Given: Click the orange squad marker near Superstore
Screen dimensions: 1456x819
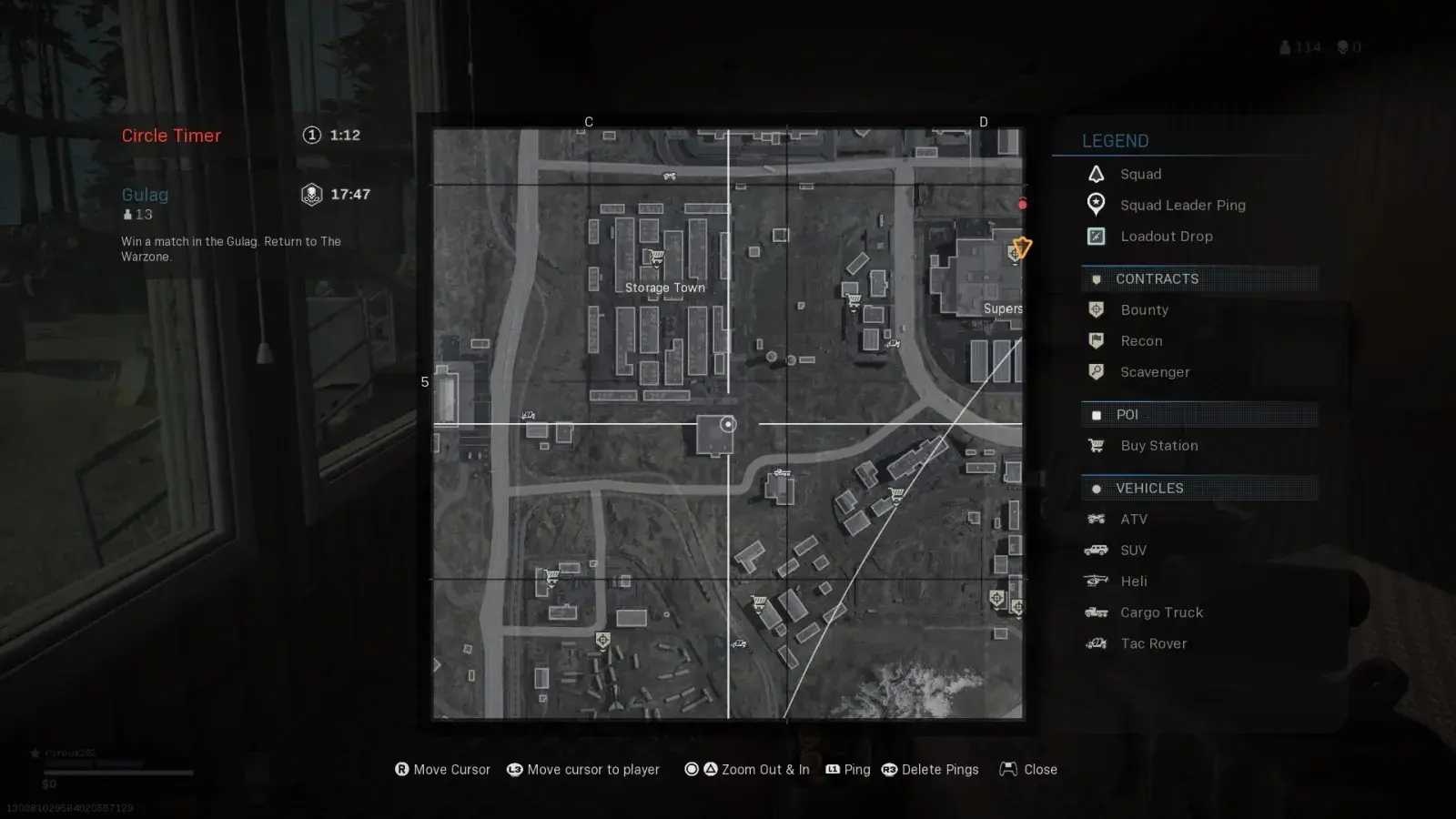Looking at the screenshot, I should [1022, 247].
